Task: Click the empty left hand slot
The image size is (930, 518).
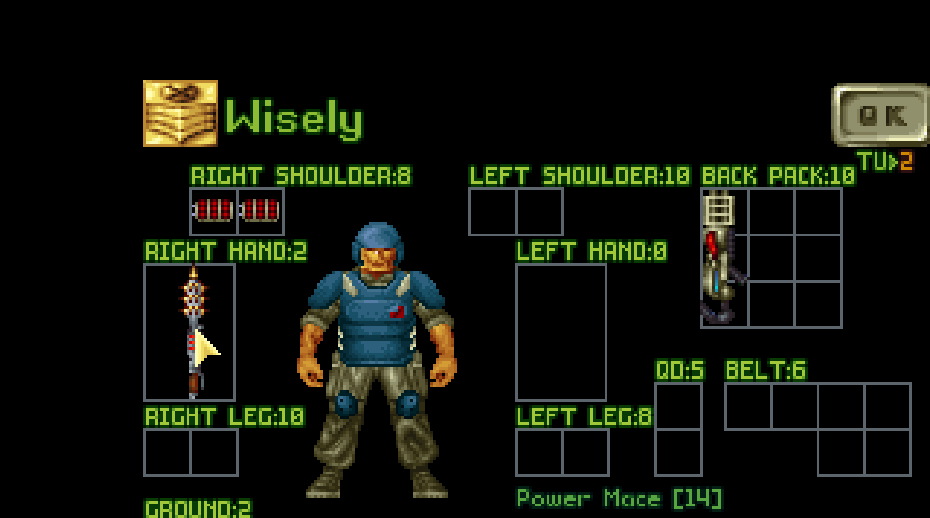Action: (x=561, y=332)
